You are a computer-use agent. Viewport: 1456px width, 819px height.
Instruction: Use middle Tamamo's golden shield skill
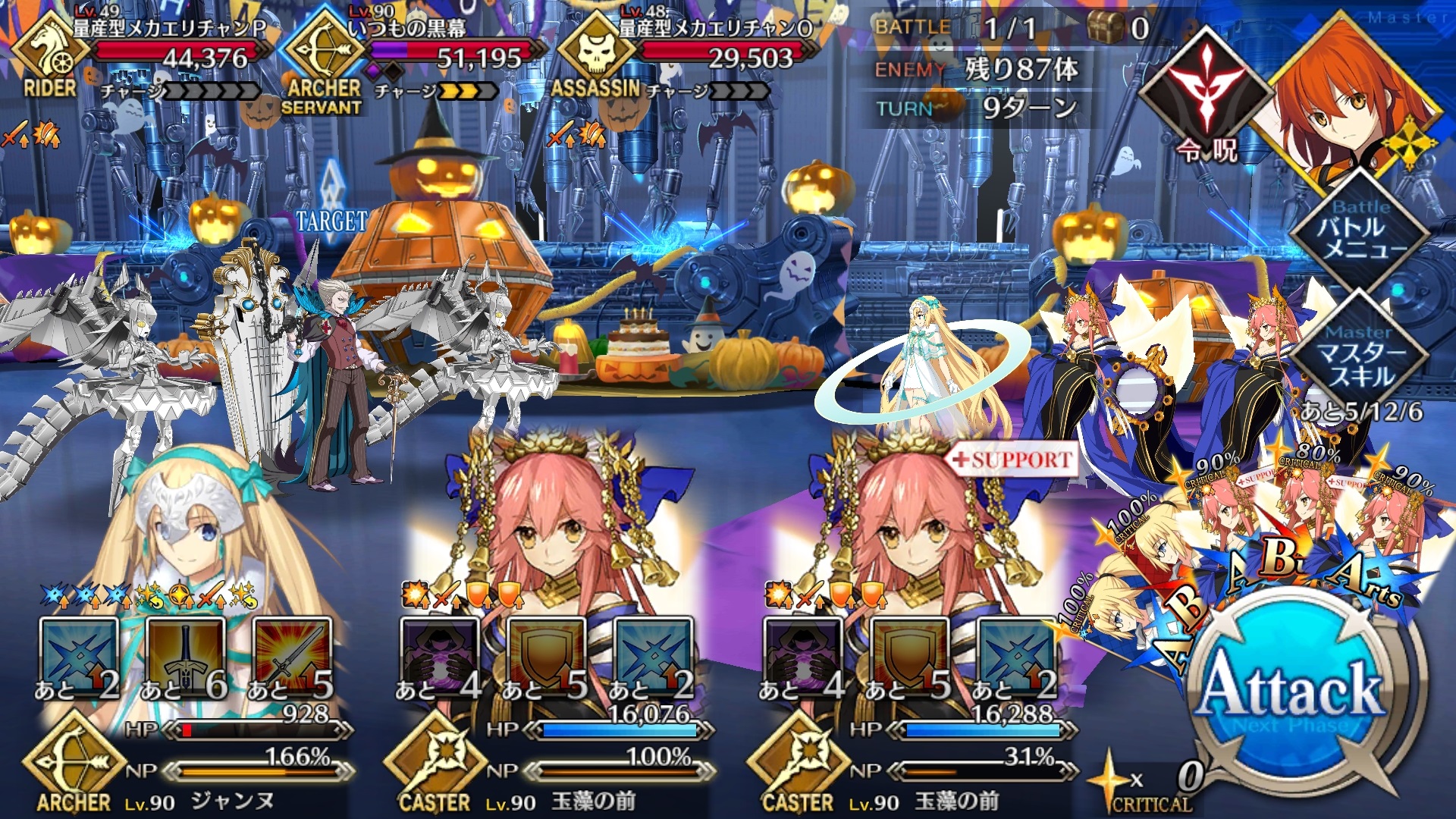tap(546, 657)
